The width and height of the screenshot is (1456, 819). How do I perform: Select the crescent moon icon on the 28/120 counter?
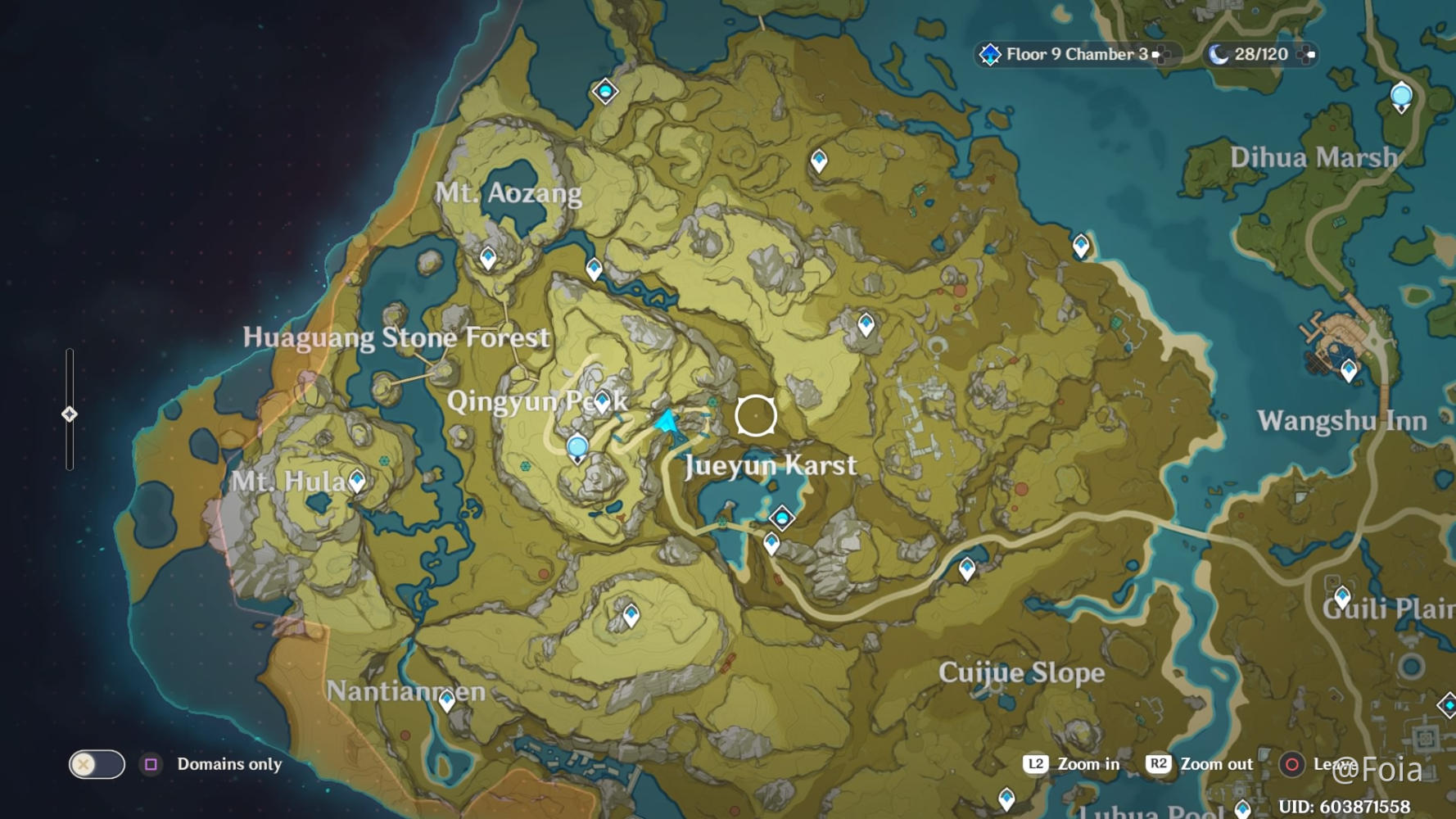[x=1220, y=55]
